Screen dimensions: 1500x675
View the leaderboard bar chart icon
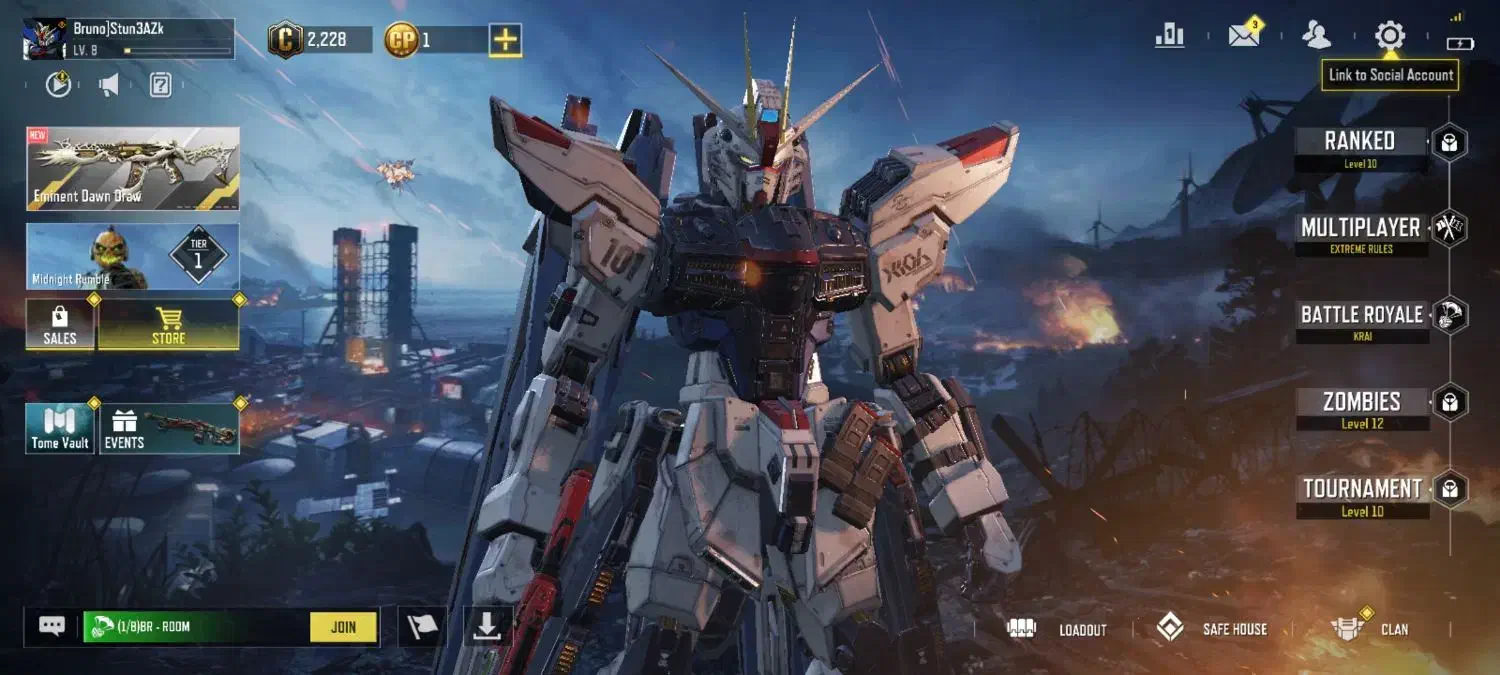coord(1169,36)
